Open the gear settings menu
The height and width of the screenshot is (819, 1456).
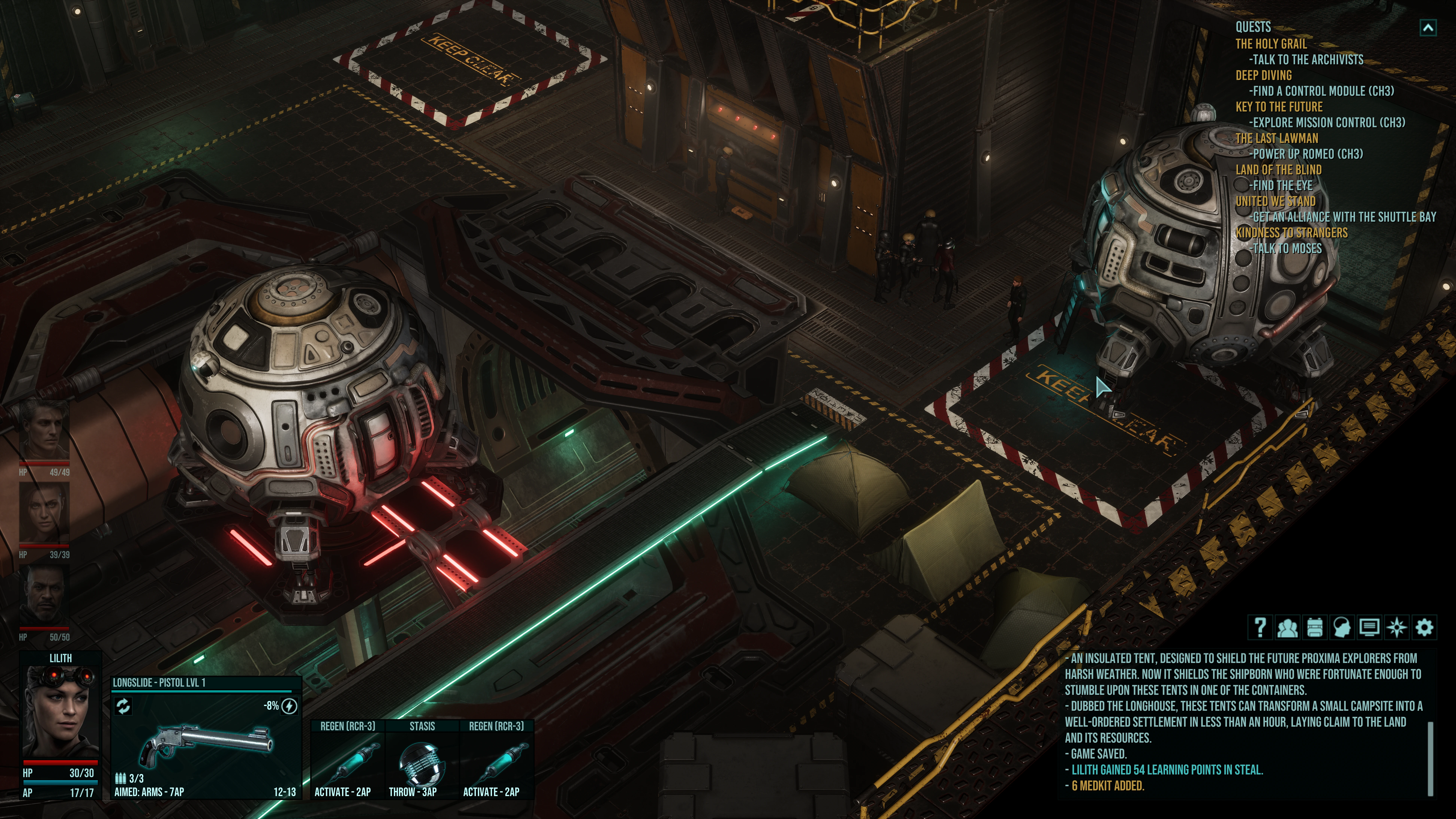pyautogui.click(x=1424, y=627)
